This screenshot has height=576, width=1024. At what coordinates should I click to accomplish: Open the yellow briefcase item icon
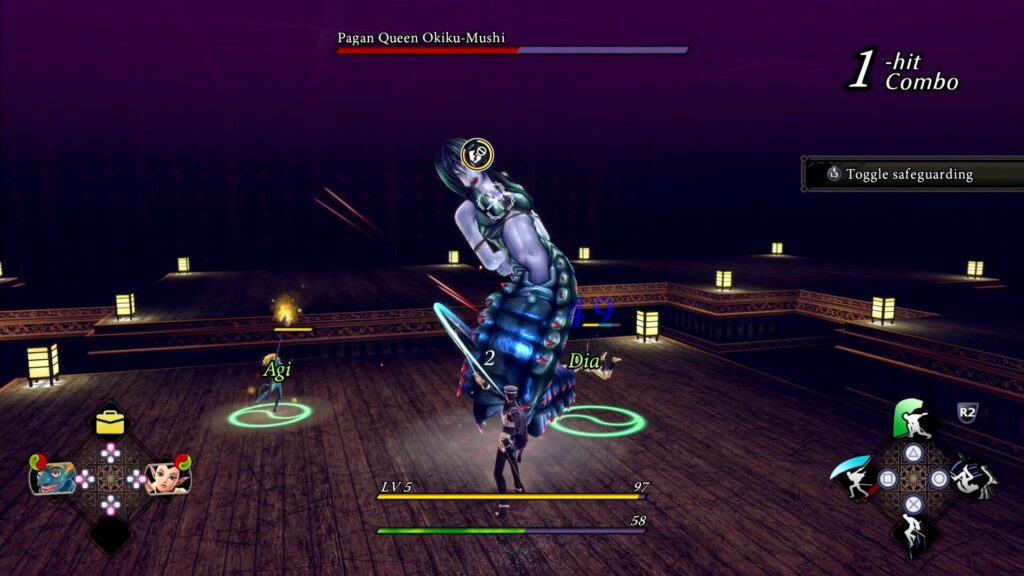click(x=110, y=423)
